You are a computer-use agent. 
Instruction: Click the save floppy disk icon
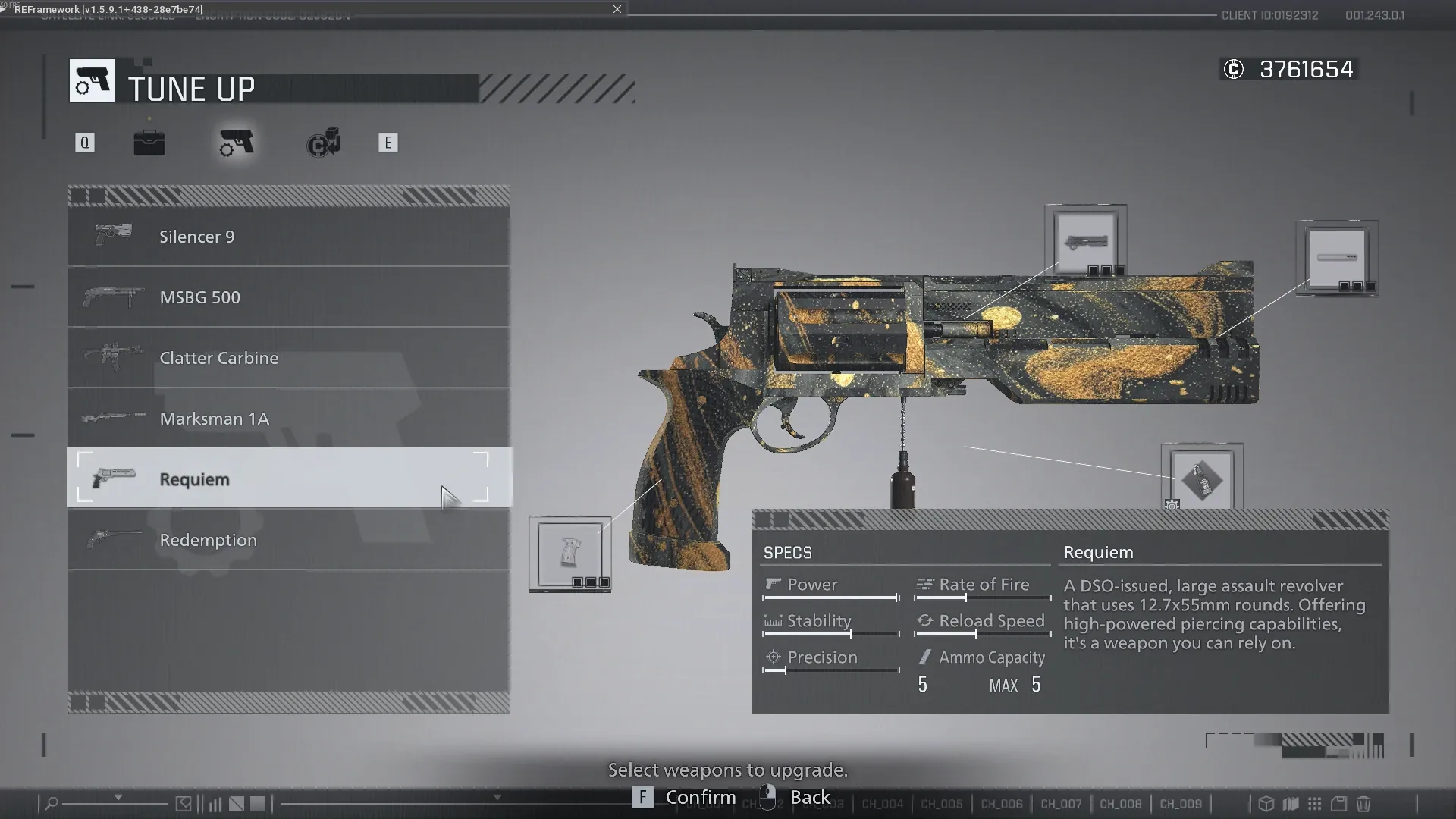click(1339, 805)
